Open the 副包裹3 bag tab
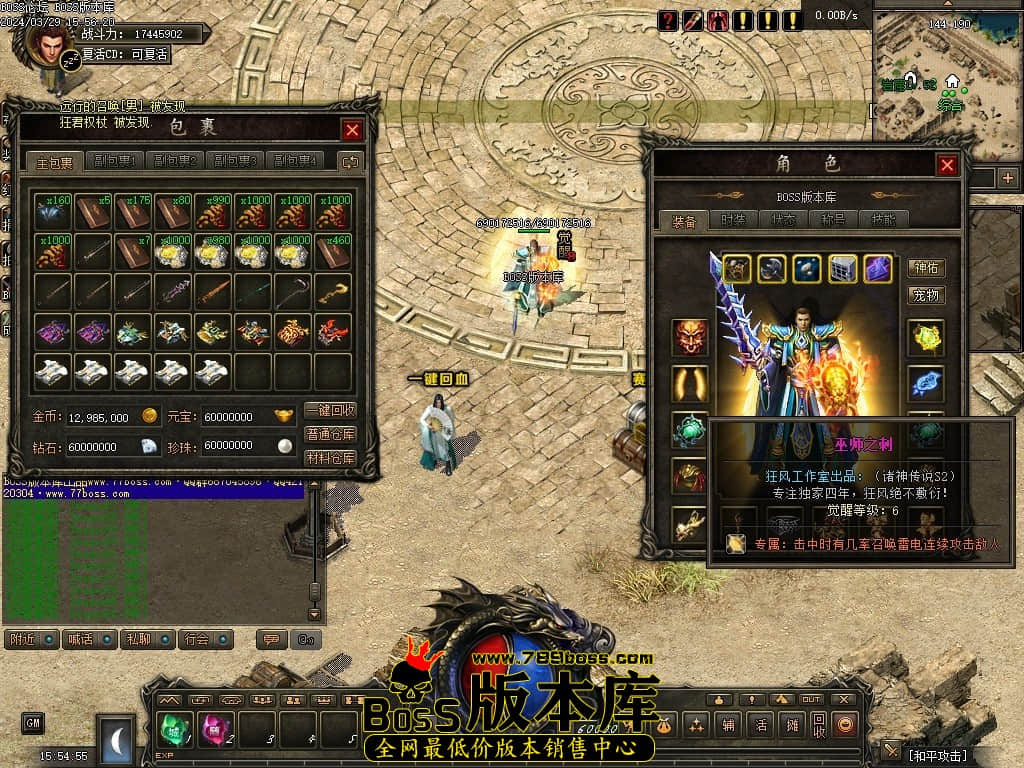The image size is (1024, 768). pyautogui.click(x=234, y=161)
